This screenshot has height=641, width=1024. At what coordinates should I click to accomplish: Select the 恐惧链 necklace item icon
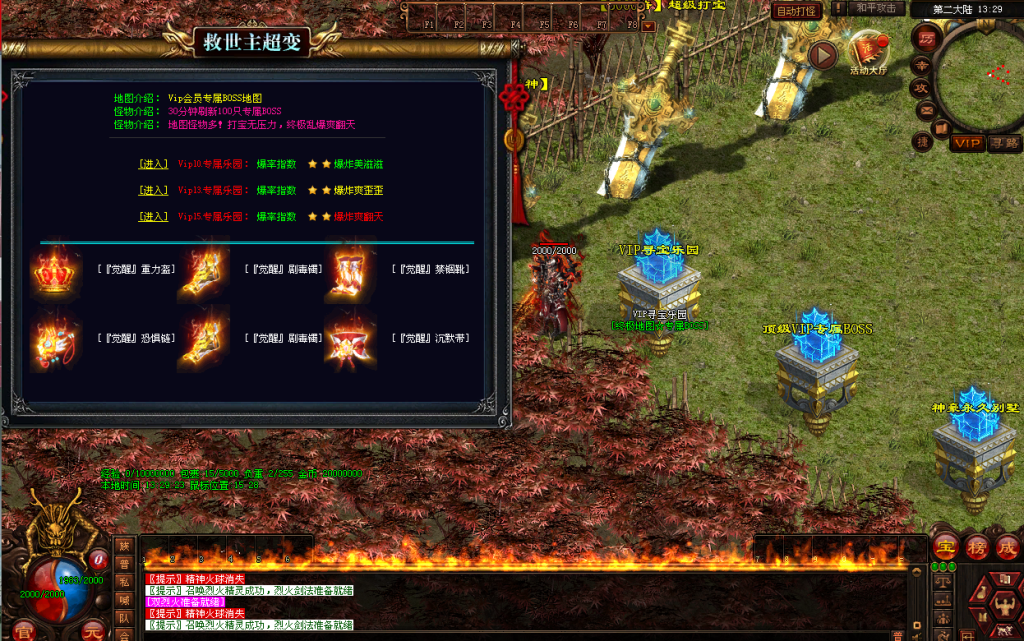55,338
